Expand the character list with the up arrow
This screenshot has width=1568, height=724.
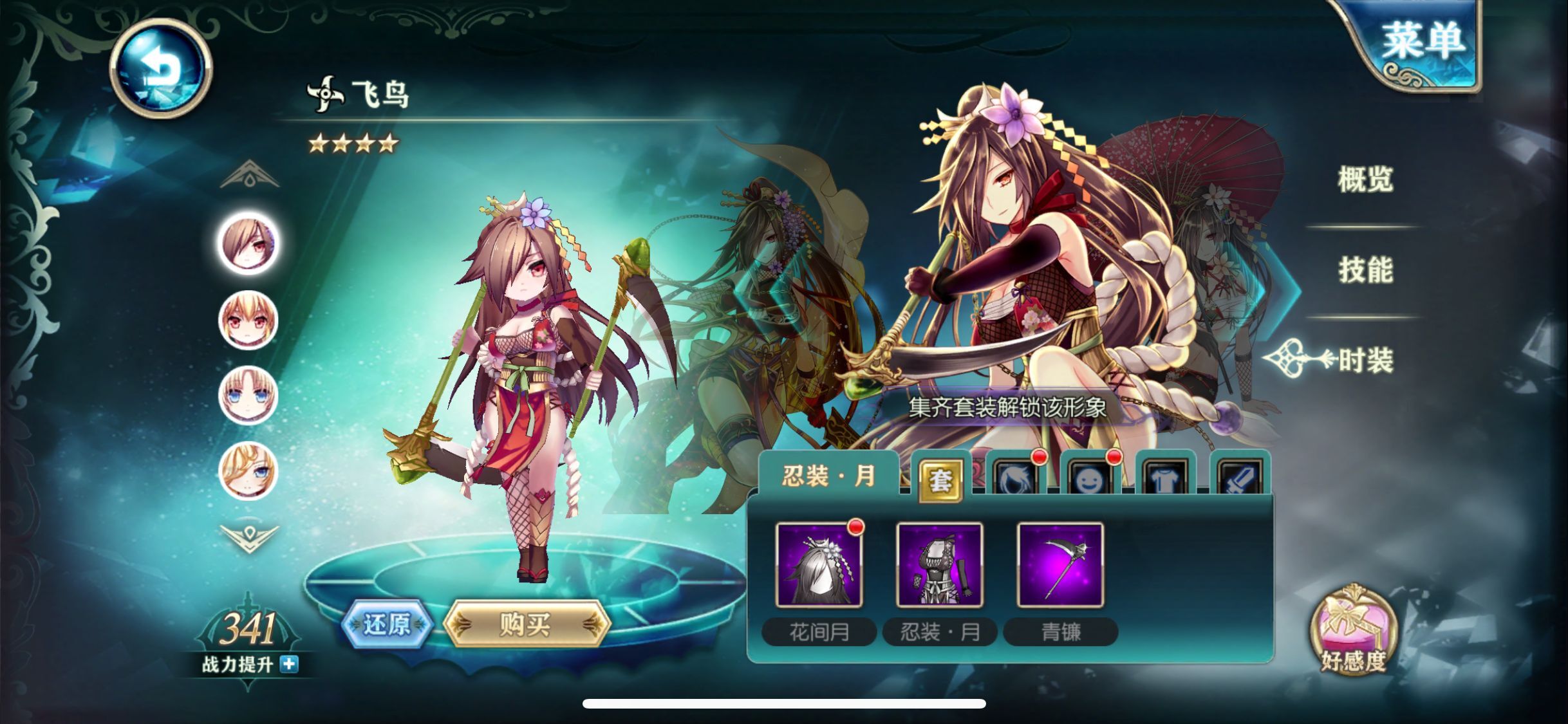(x=248, y=175)
